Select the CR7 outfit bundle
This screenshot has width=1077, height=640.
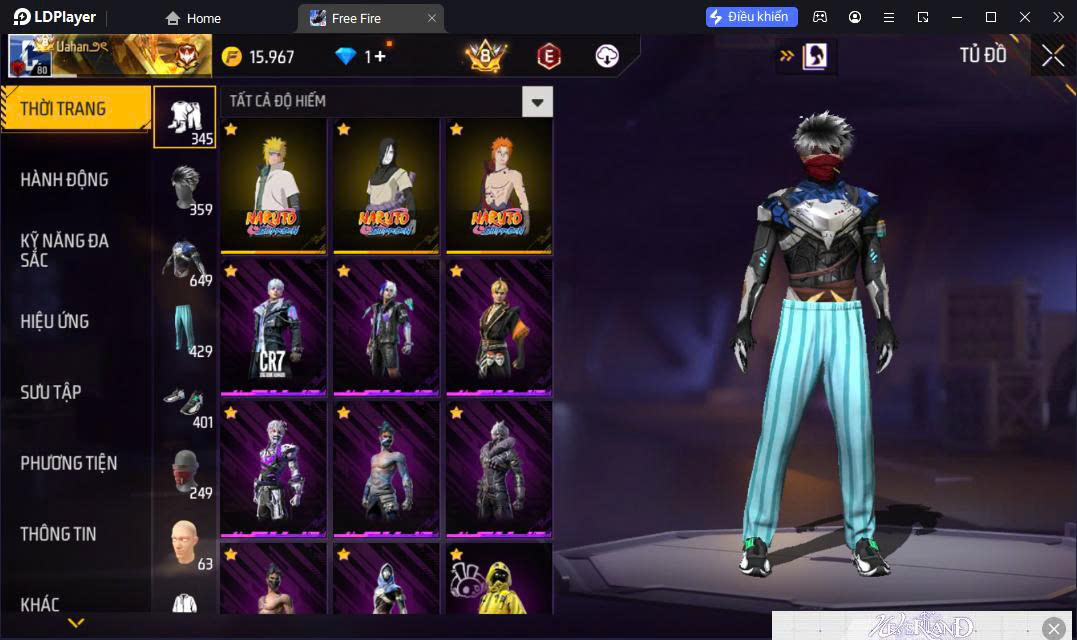click(x=273, y=327)
